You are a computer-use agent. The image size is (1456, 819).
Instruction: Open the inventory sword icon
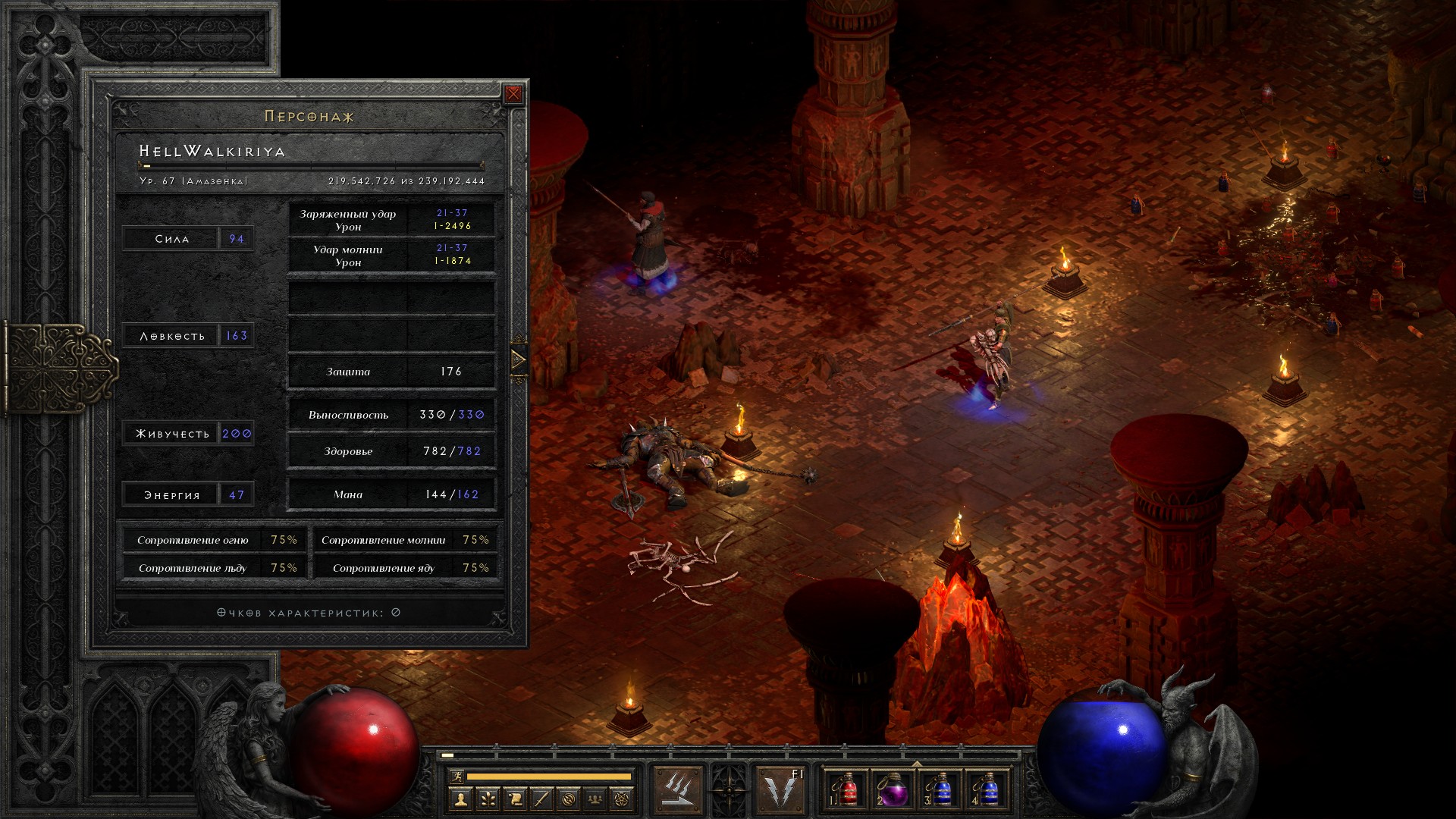pos(541,799)
